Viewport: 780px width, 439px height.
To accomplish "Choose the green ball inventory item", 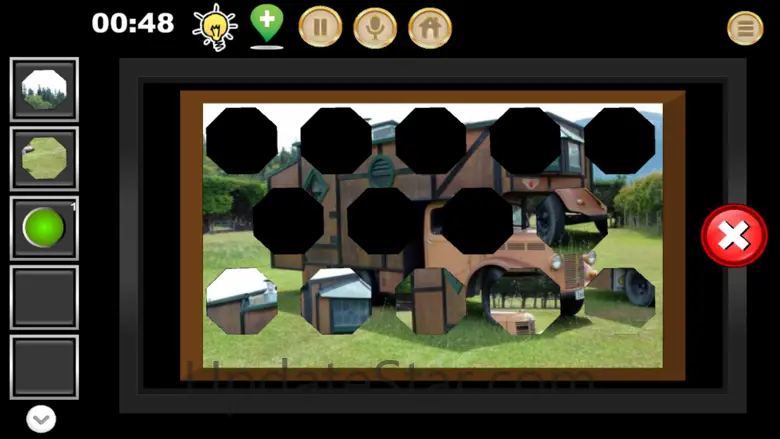I will (x=44, y=228).
